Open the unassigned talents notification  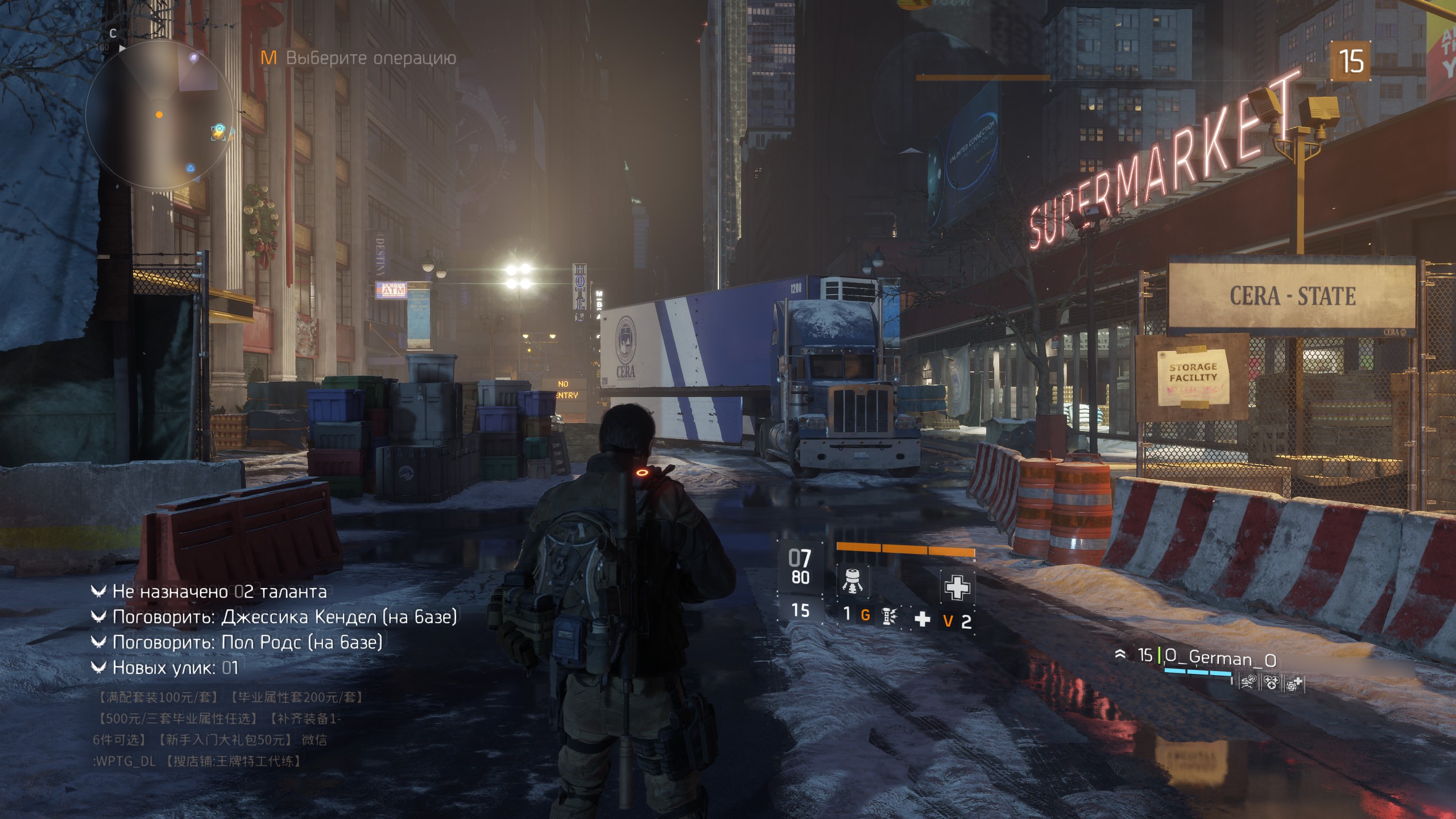[x=220, y=591]
